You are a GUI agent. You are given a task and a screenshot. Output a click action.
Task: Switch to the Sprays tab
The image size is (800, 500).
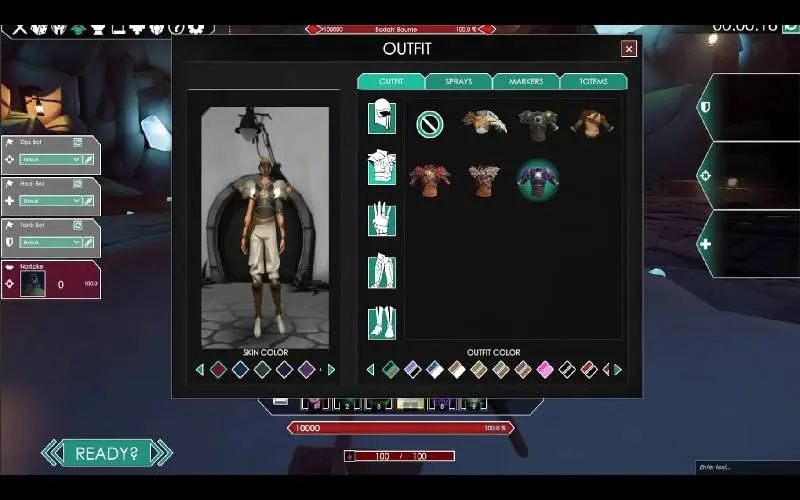pos(459,81)
